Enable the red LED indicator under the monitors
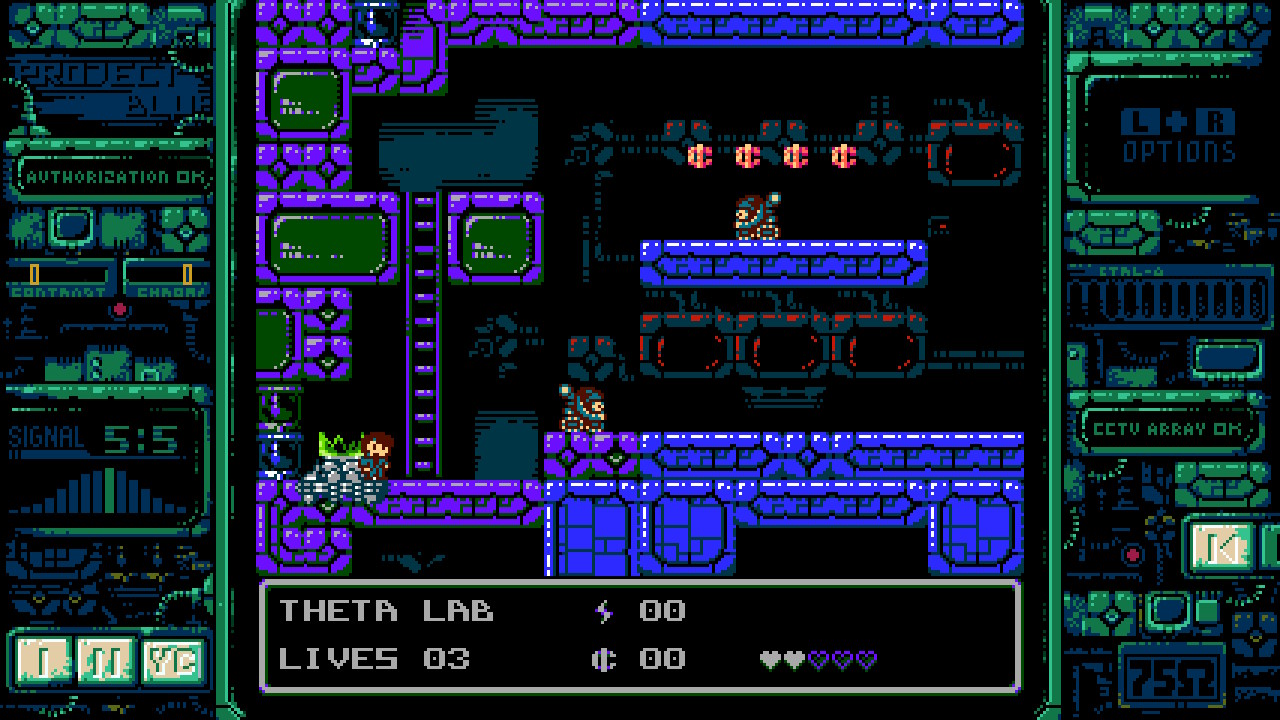Image resolution: width=1280 pixels, height=720 pixels. click(119, 308)
